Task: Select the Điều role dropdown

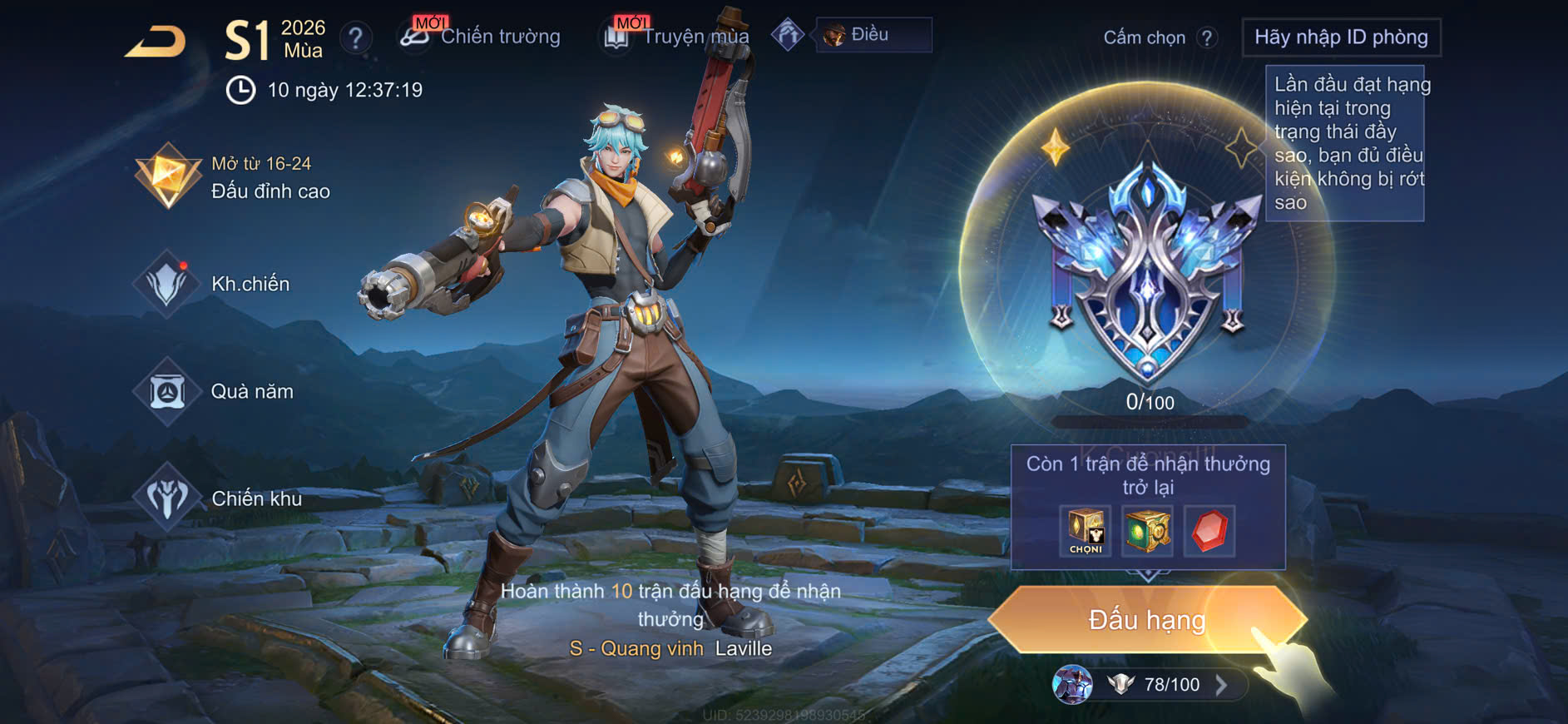Action: click(x=873, y=35)
